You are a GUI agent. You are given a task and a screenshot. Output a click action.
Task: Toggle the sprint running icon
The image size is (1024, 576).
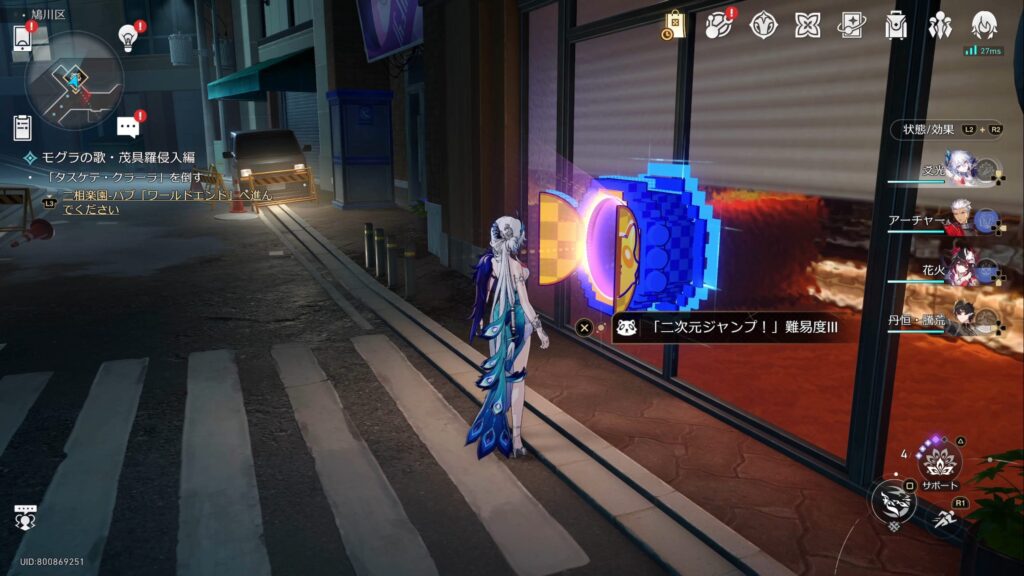(x=945, y=518)
